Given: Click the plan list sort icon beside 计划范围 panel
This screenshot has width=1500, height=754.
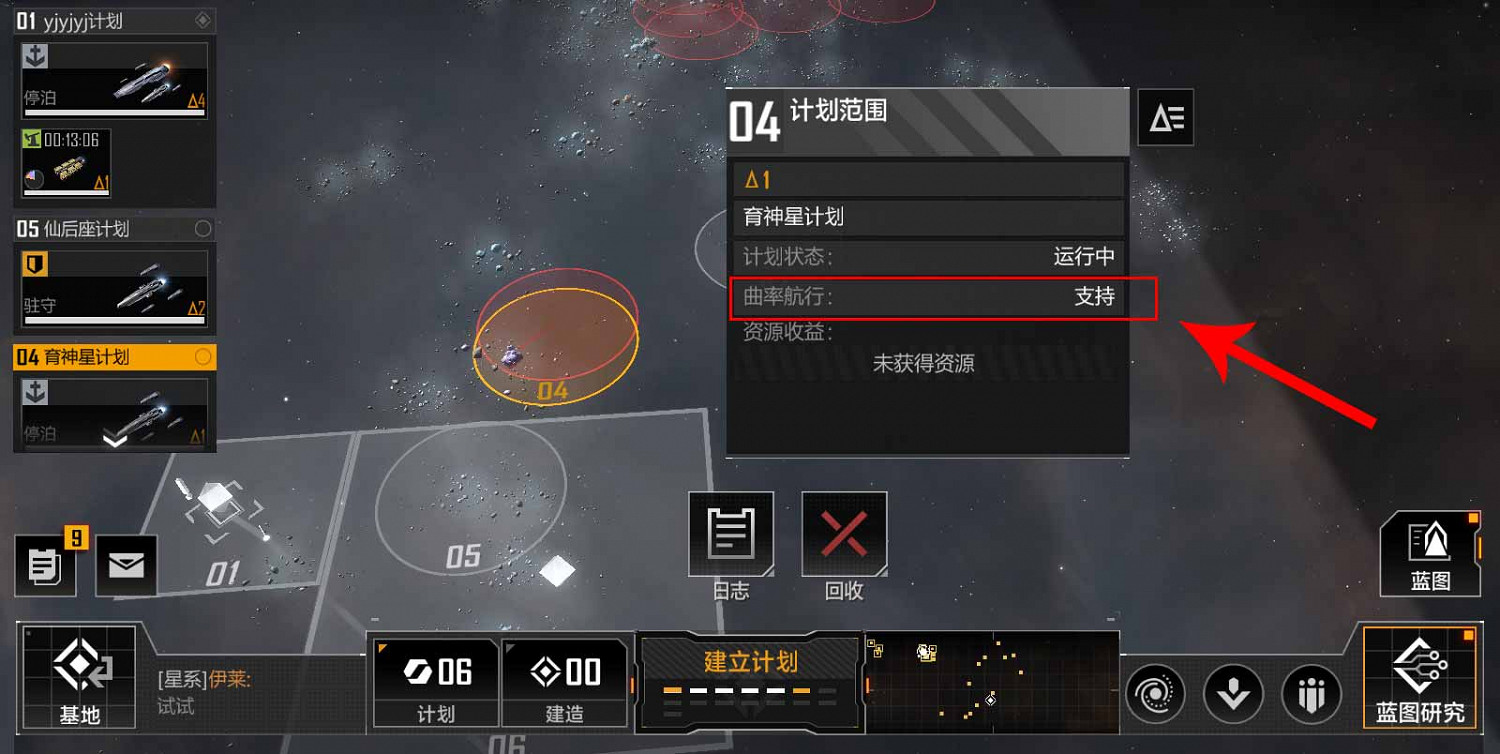Looking at the screenshot, I should click(1165, 117).
